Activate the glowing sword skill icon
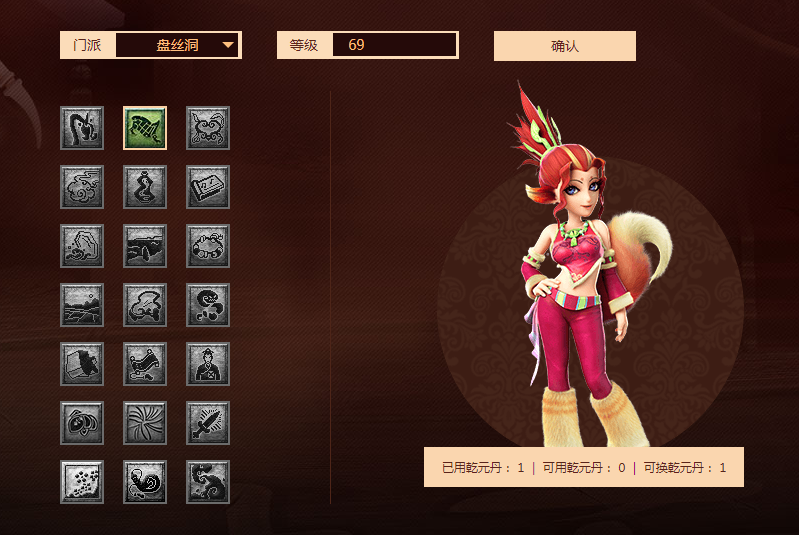 [x=208, y=423]
